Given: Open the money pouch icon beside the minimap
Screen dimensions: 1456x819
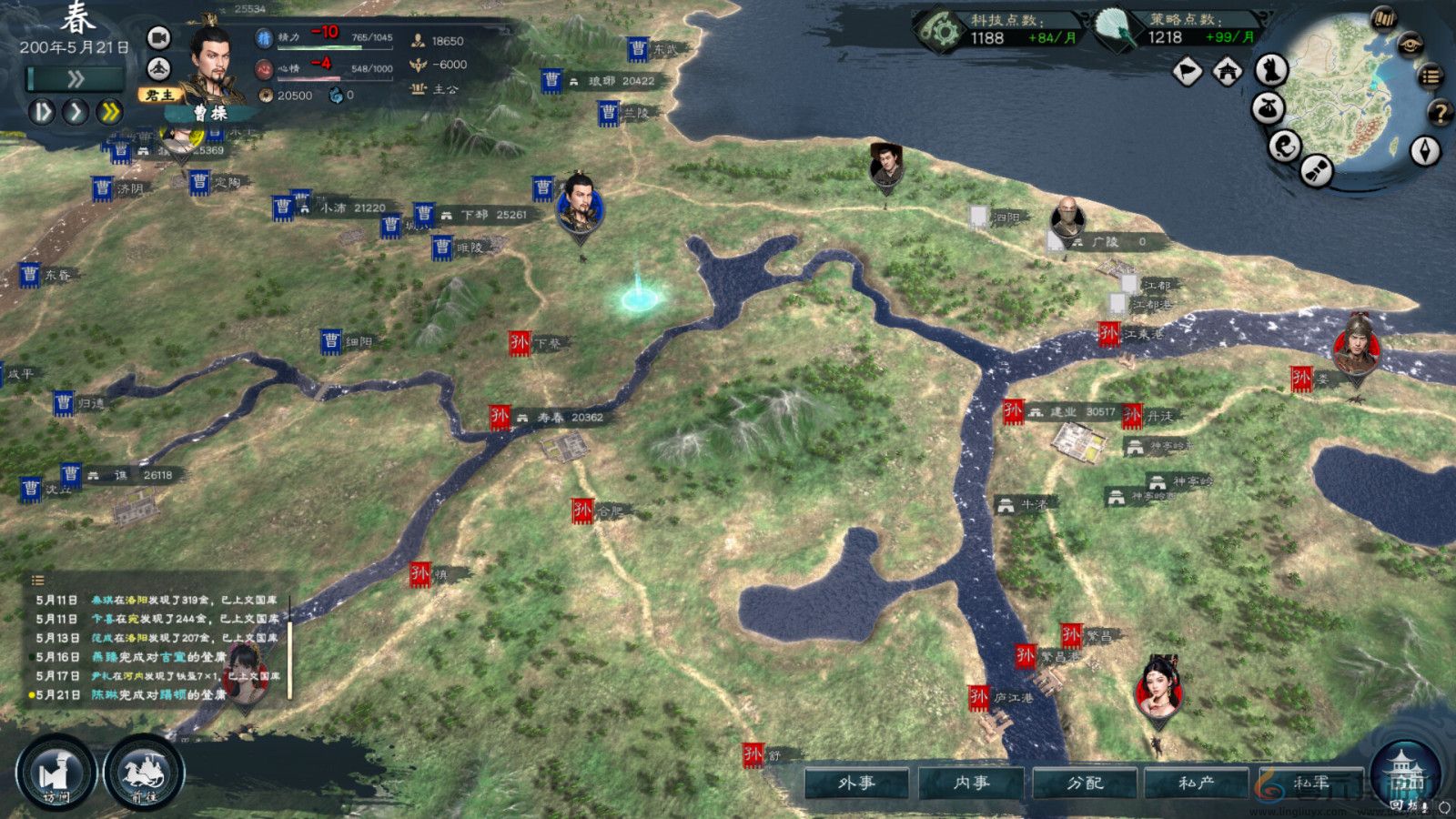Looking at the screenshot, I should (1269, 109).
